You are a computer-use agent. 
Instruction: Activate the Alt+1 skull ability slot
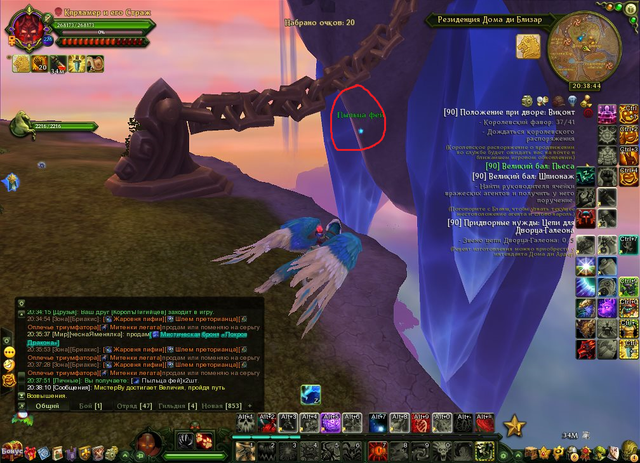[245, 423]
